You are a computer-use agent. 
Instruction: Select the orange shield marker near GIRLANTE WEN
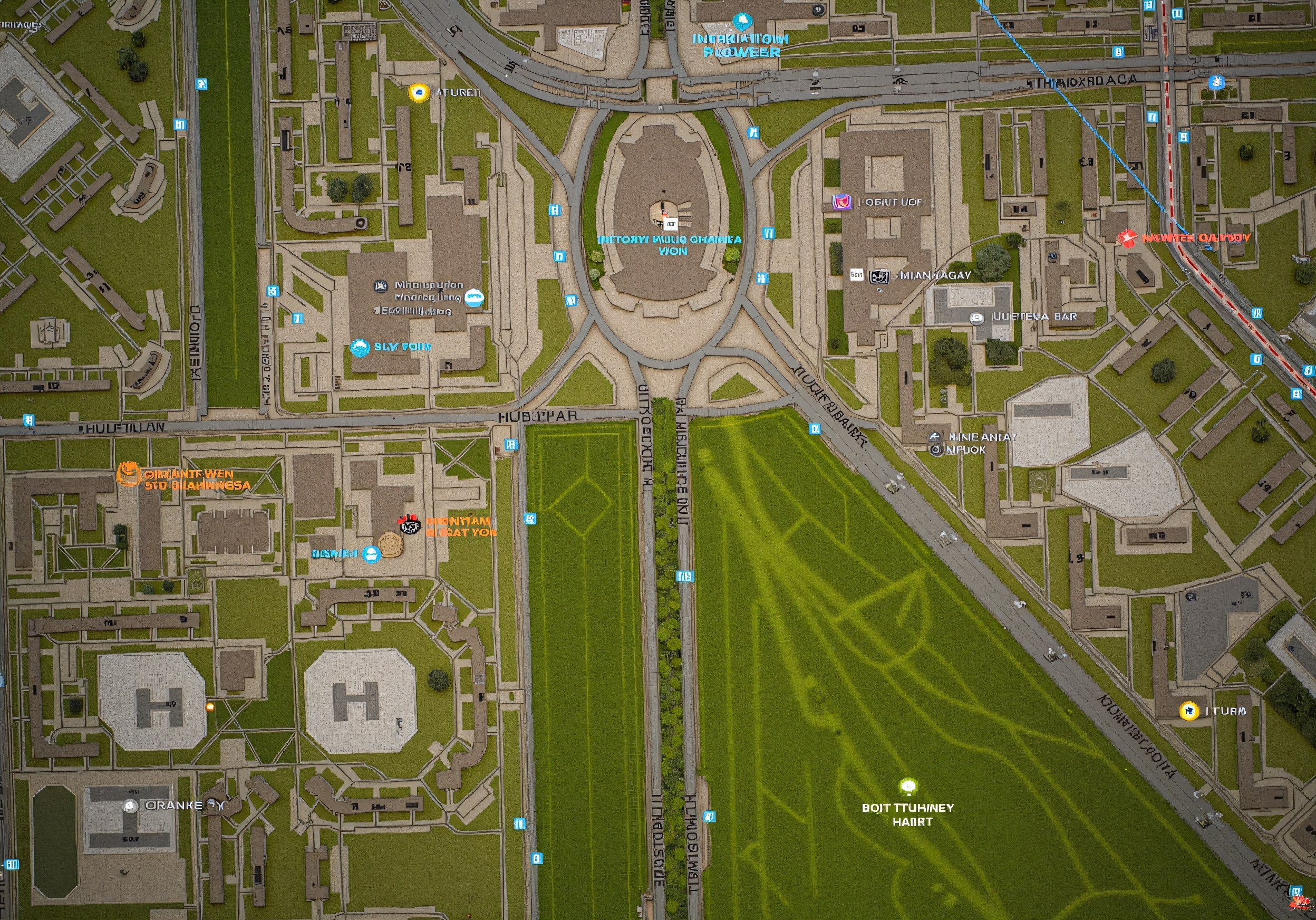pyautogui.click(x=128, y=474)
